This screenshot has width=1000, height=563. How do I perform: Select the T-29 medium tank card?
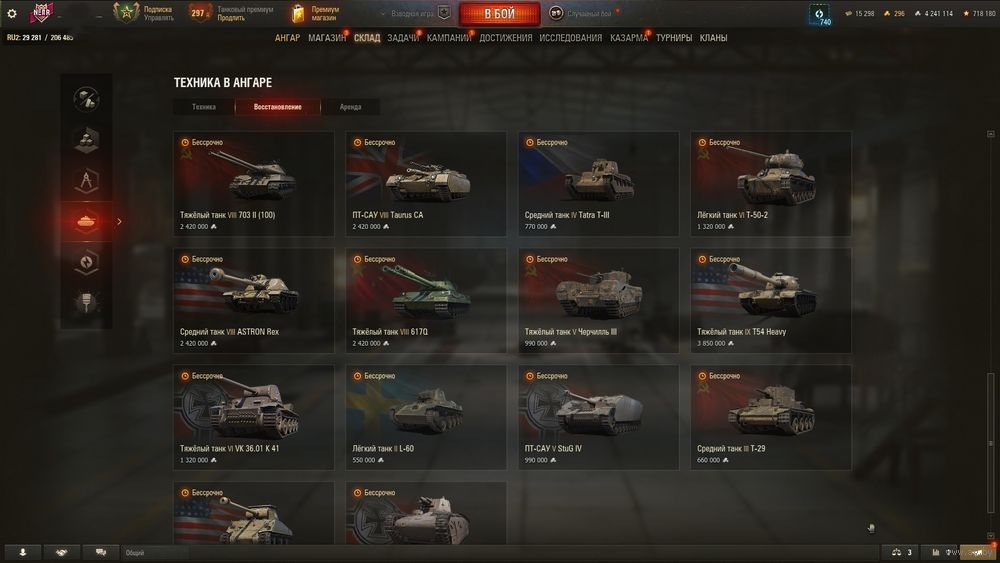click(770, 417)
